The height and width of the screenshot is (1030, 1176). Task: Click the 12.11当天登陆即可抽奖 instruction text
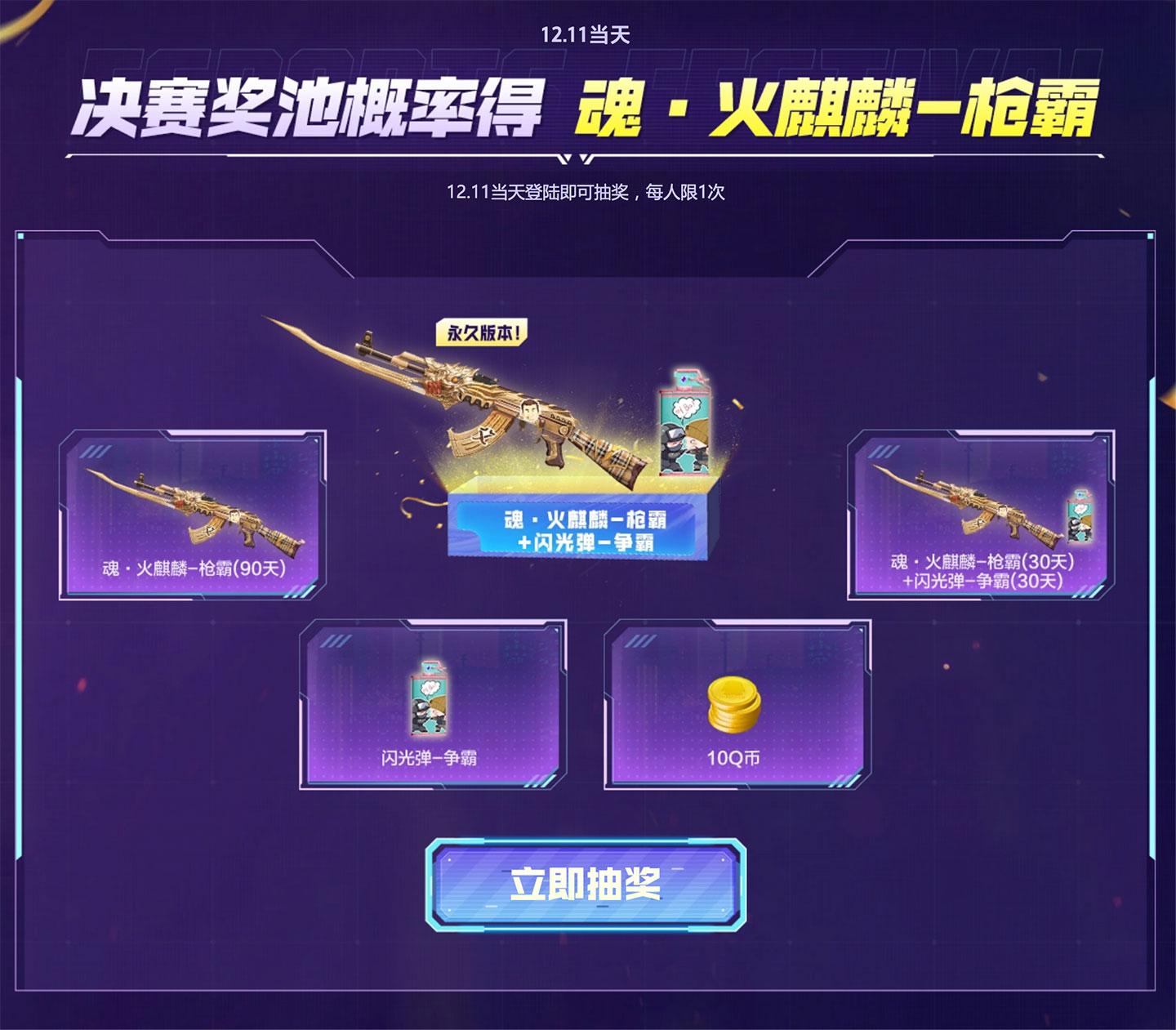point(587,193)
